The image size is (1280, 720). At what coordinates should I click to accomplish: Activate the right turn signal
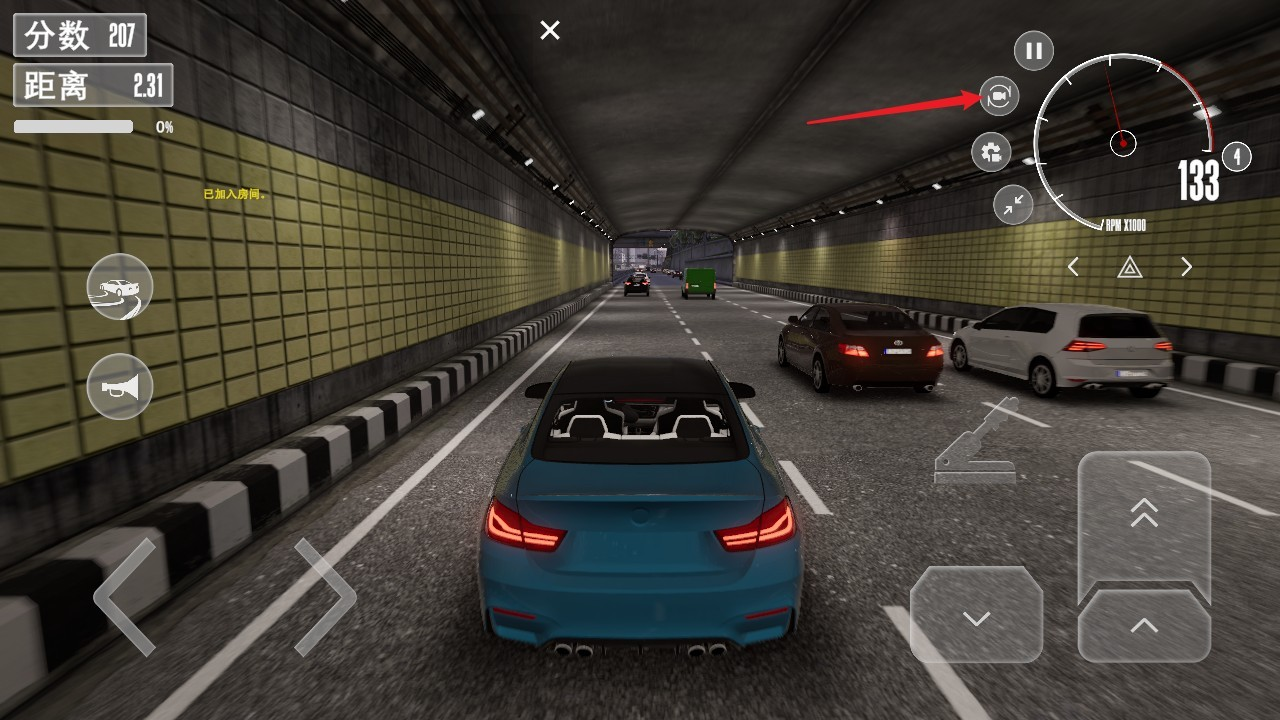click(1186, 267)
